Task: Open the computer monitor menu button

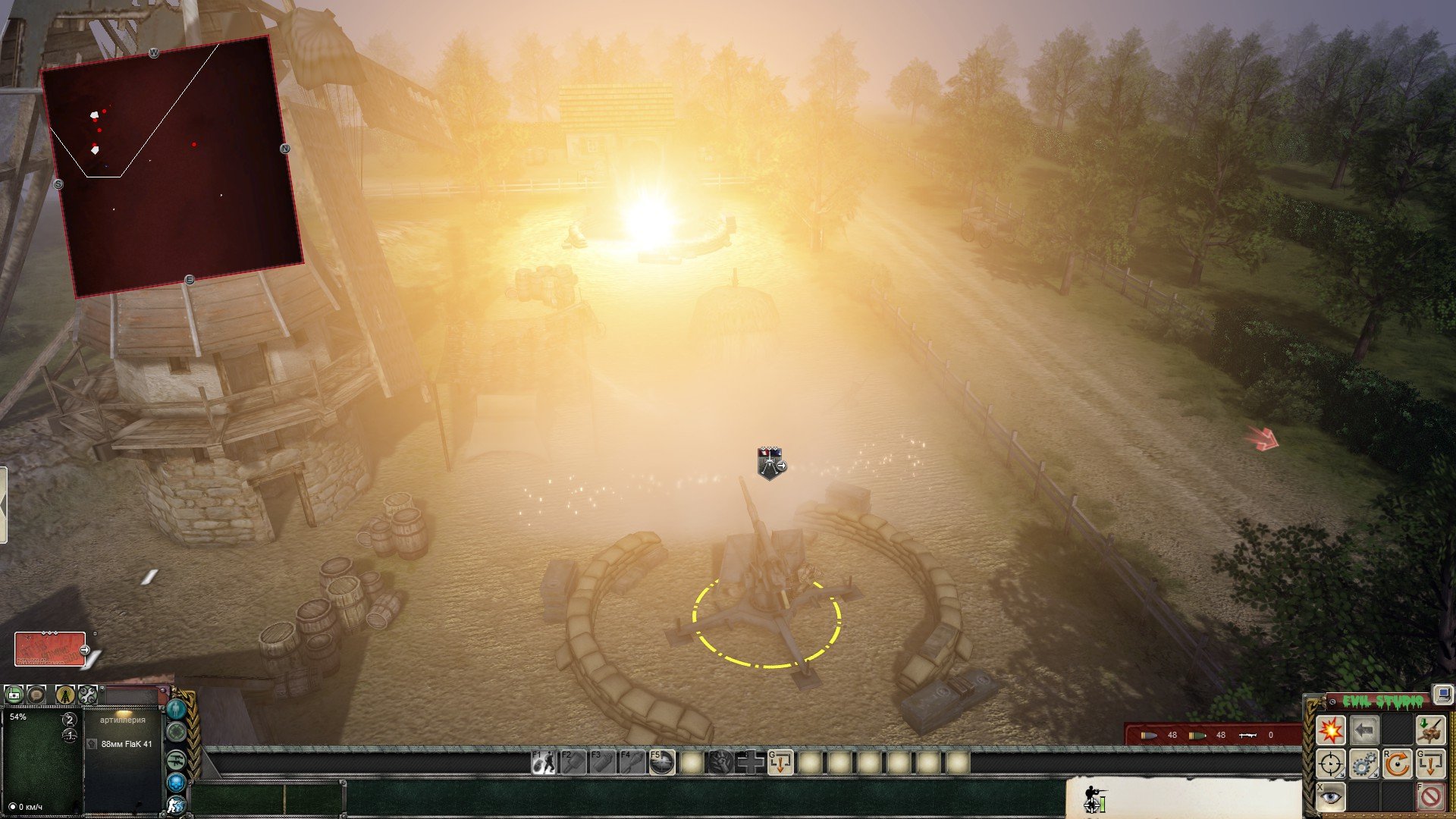Action: click(x=1442, y=693)
